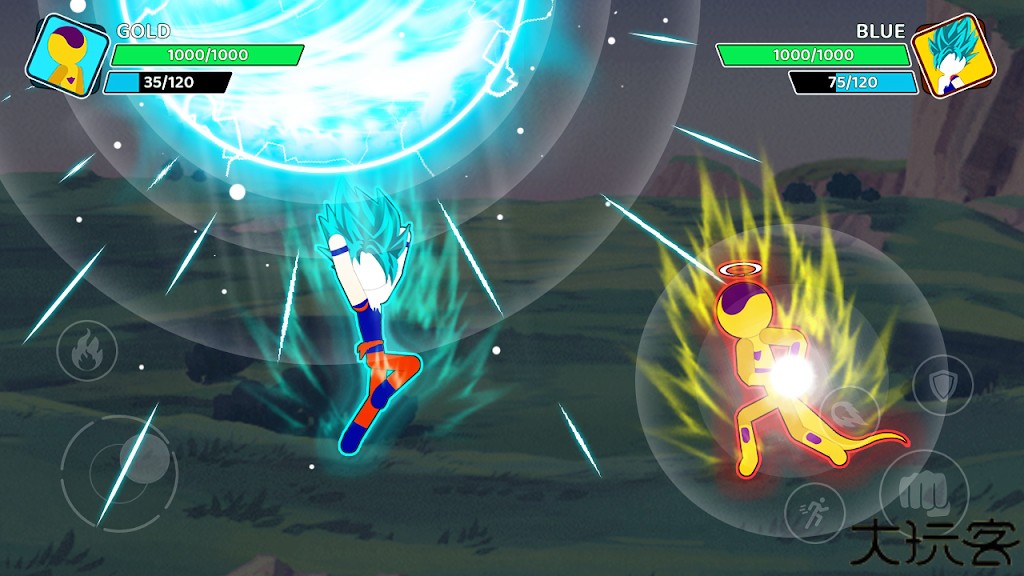Tap the fist punch attack button
The width and height of the screenshot is (1024, 576).
[922, 494]
